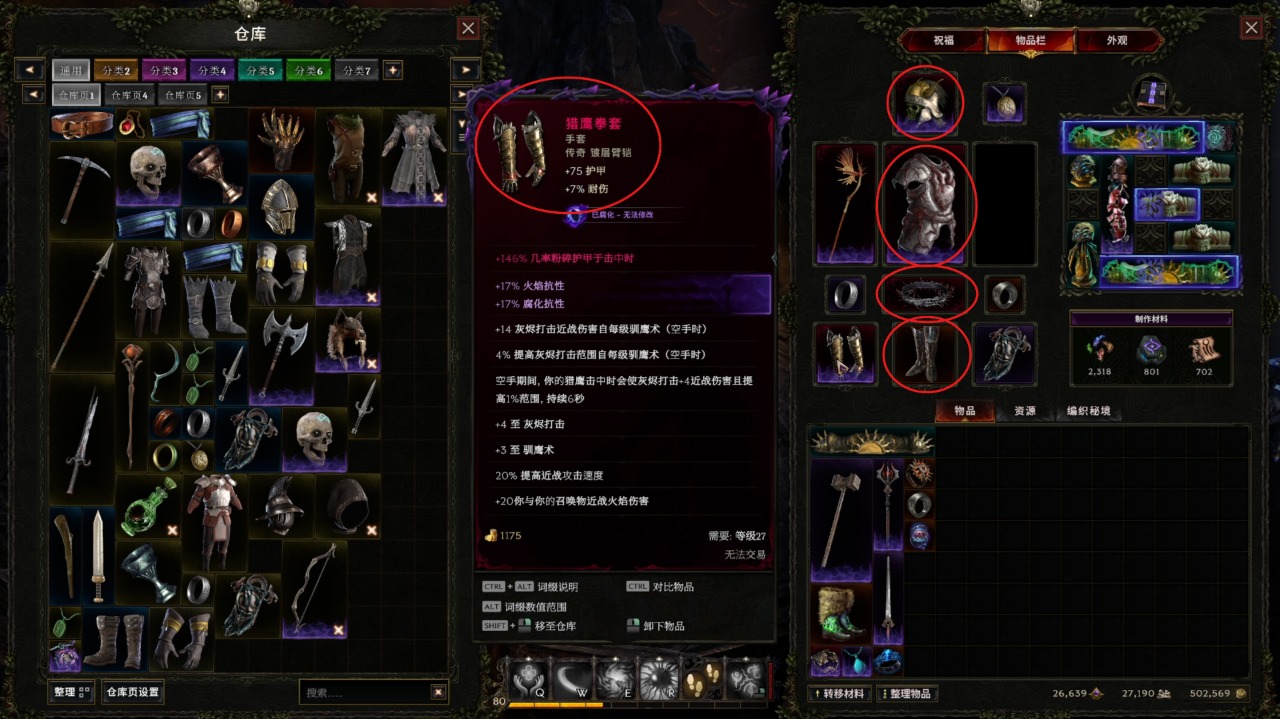The height and width of the screenshot is (719, 1280).
Task: Focus the stash search field
Action: coord(365,691)
